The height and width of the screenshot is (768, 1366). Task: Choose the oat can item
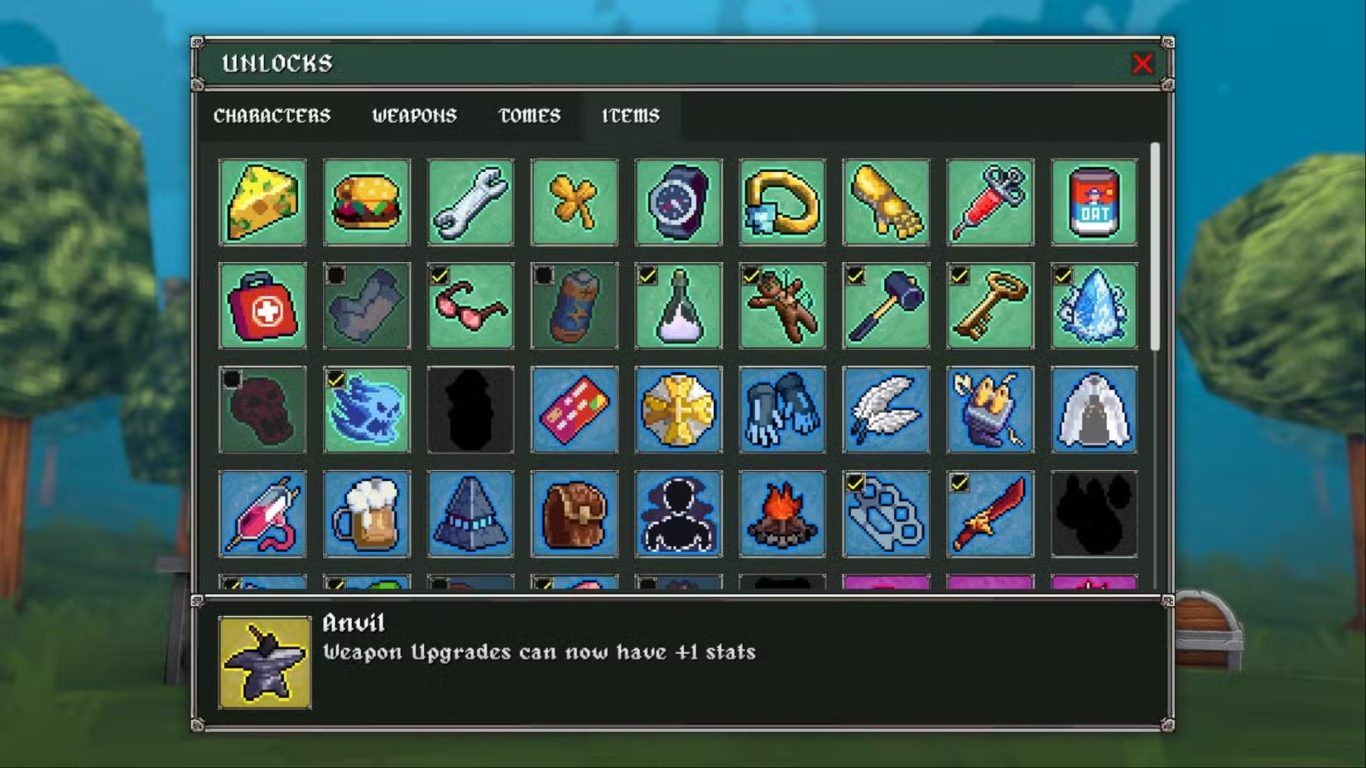(x=1094, y=202)
